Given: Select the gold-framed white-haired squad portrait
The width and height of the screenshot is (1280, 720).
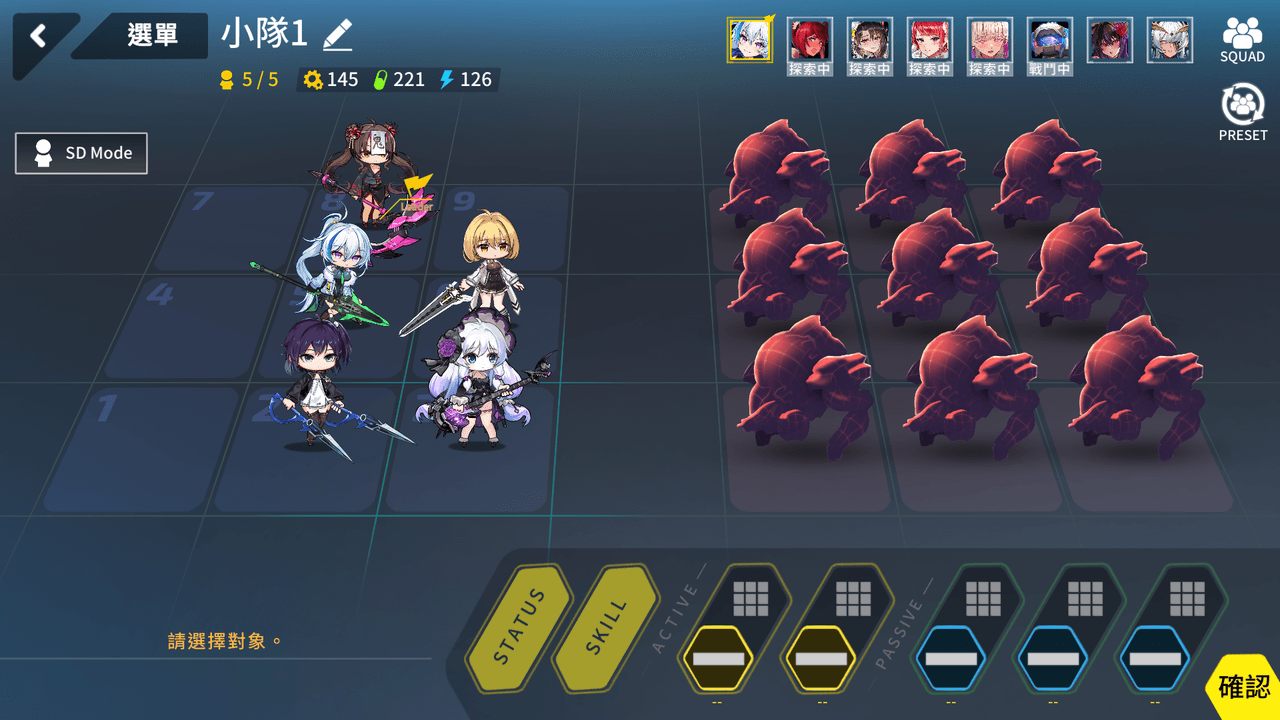Looking at the screenshot, I should [x=749, y=40].
